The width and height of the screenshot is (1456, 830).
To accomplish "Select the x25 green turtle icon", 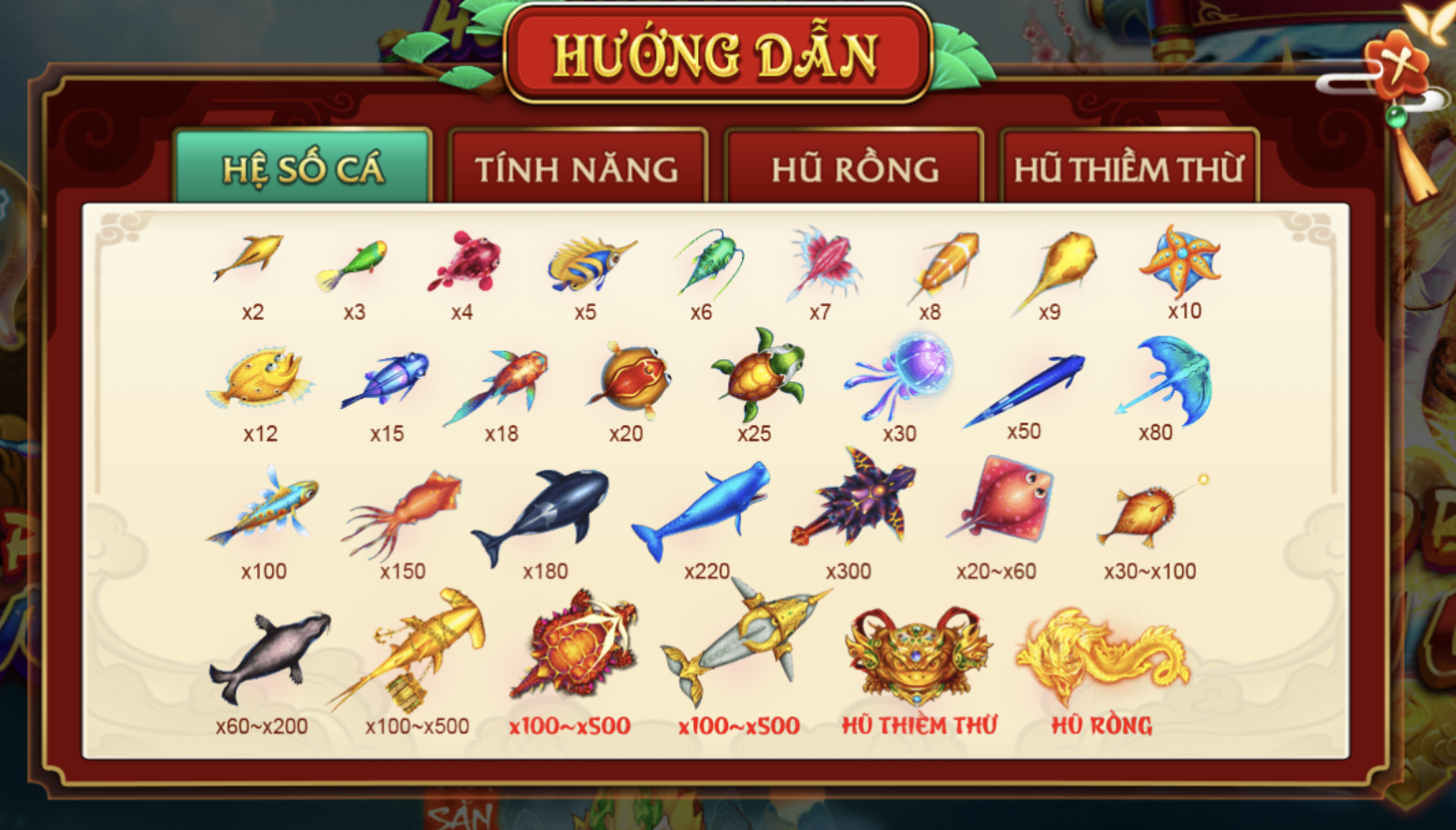I will pyautogui.click(x=759, y=378).
